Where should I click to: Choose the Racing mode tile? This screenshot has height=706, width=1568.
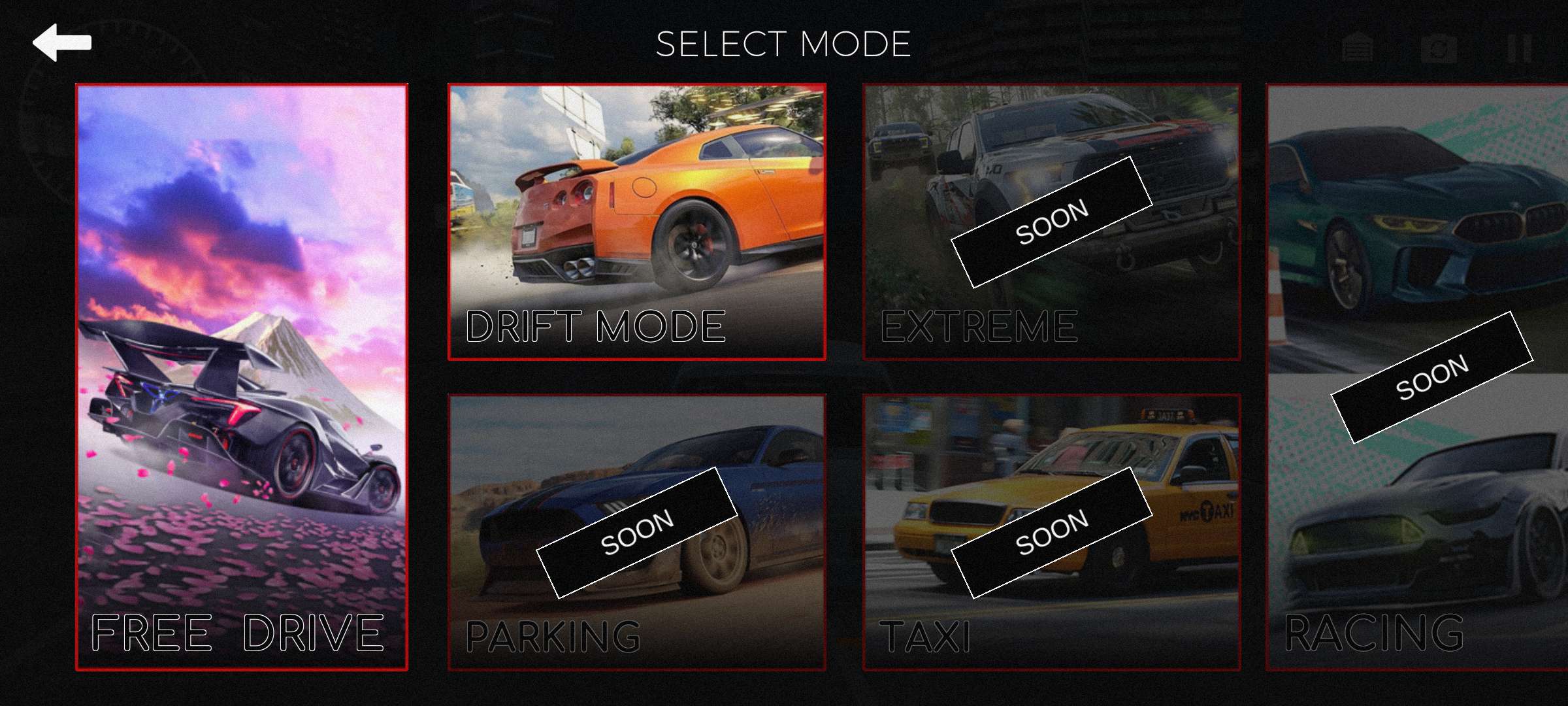[x=1416, y=377]
